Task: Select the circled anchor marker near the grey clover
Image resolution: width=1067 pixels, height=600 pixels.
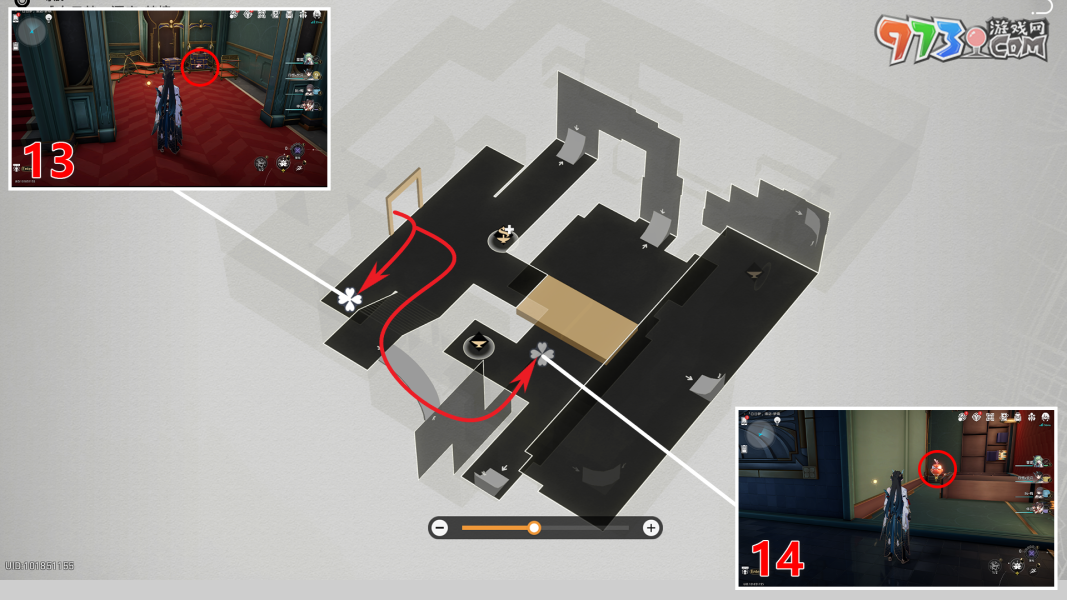Action: [480, 345]
